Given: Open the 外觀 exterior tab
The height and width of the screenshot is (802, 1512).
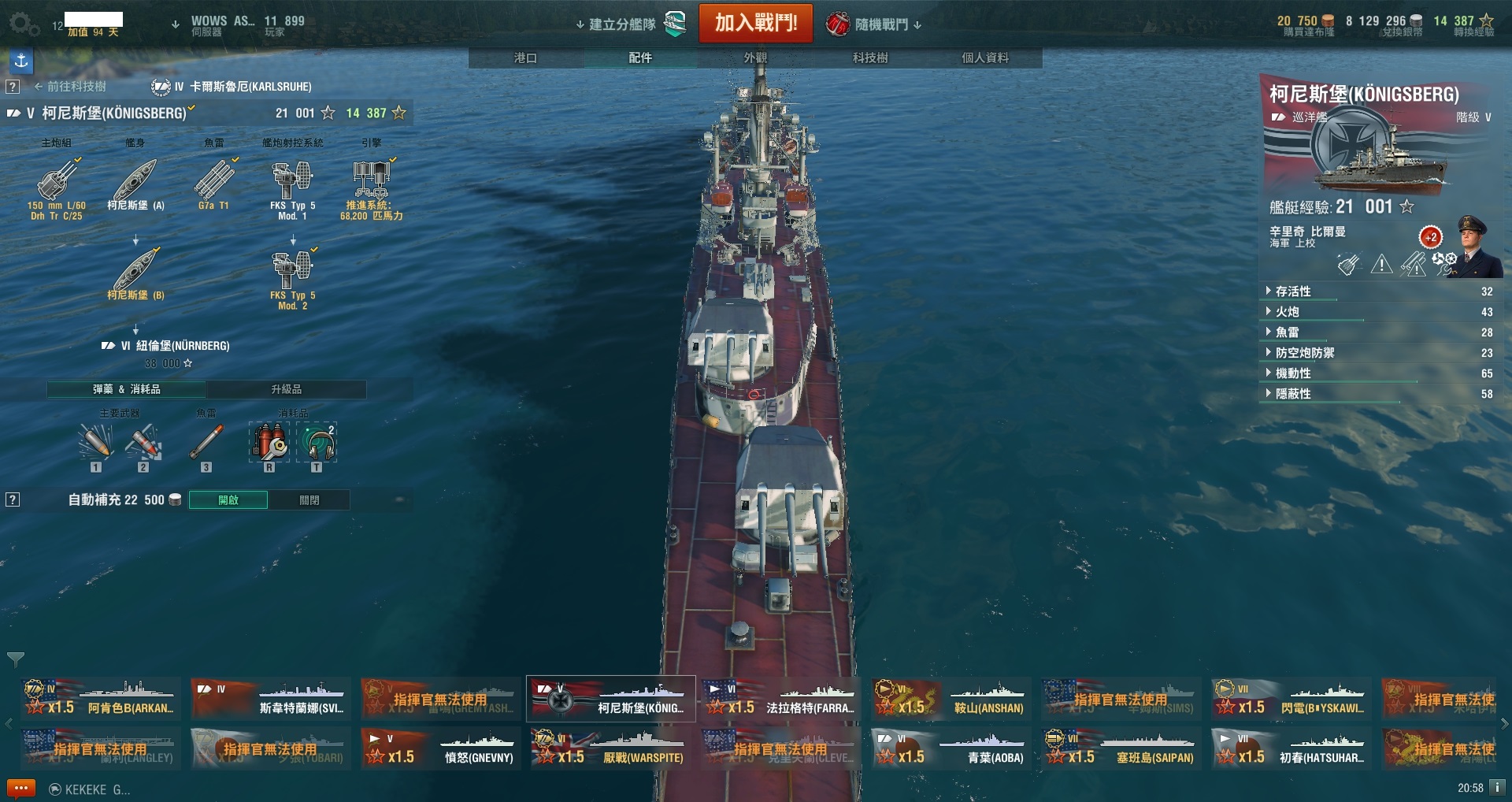Looking at the screenshot, I should pos(755,58).
